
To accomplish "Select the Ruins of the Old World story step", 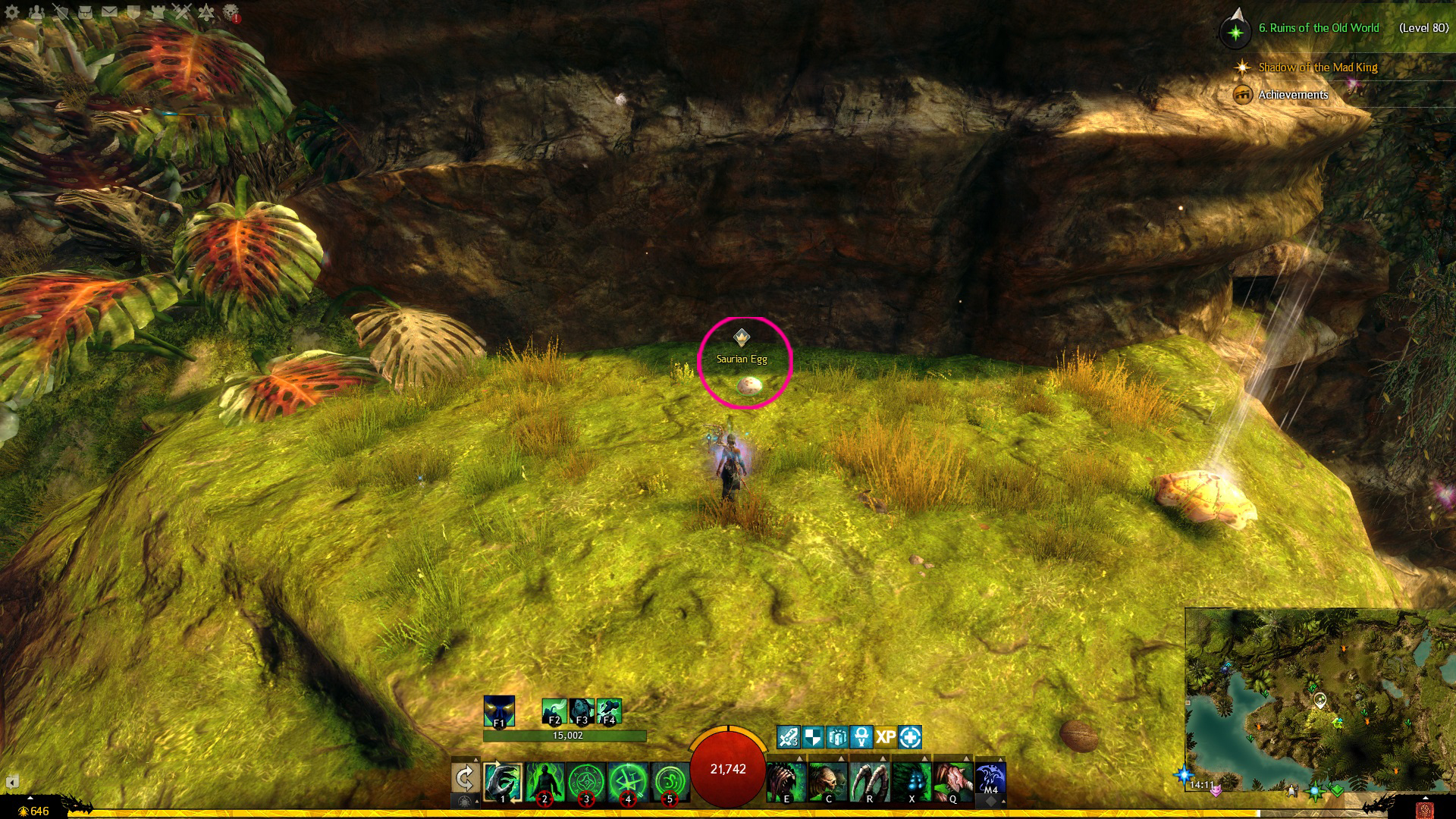I will pos(1318,28).
